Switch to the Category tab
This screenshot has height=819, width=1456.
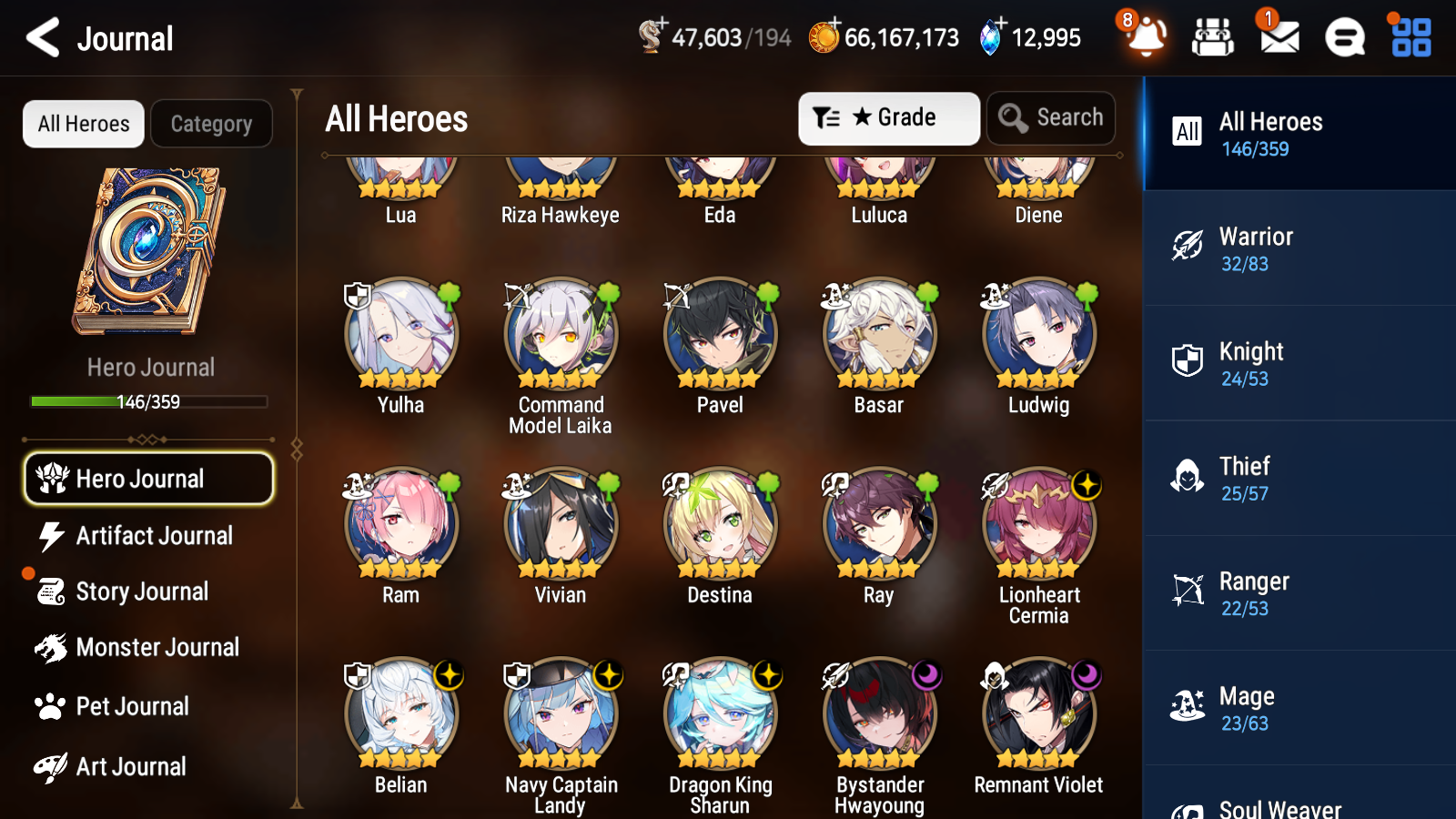click(x=211, y=124)
